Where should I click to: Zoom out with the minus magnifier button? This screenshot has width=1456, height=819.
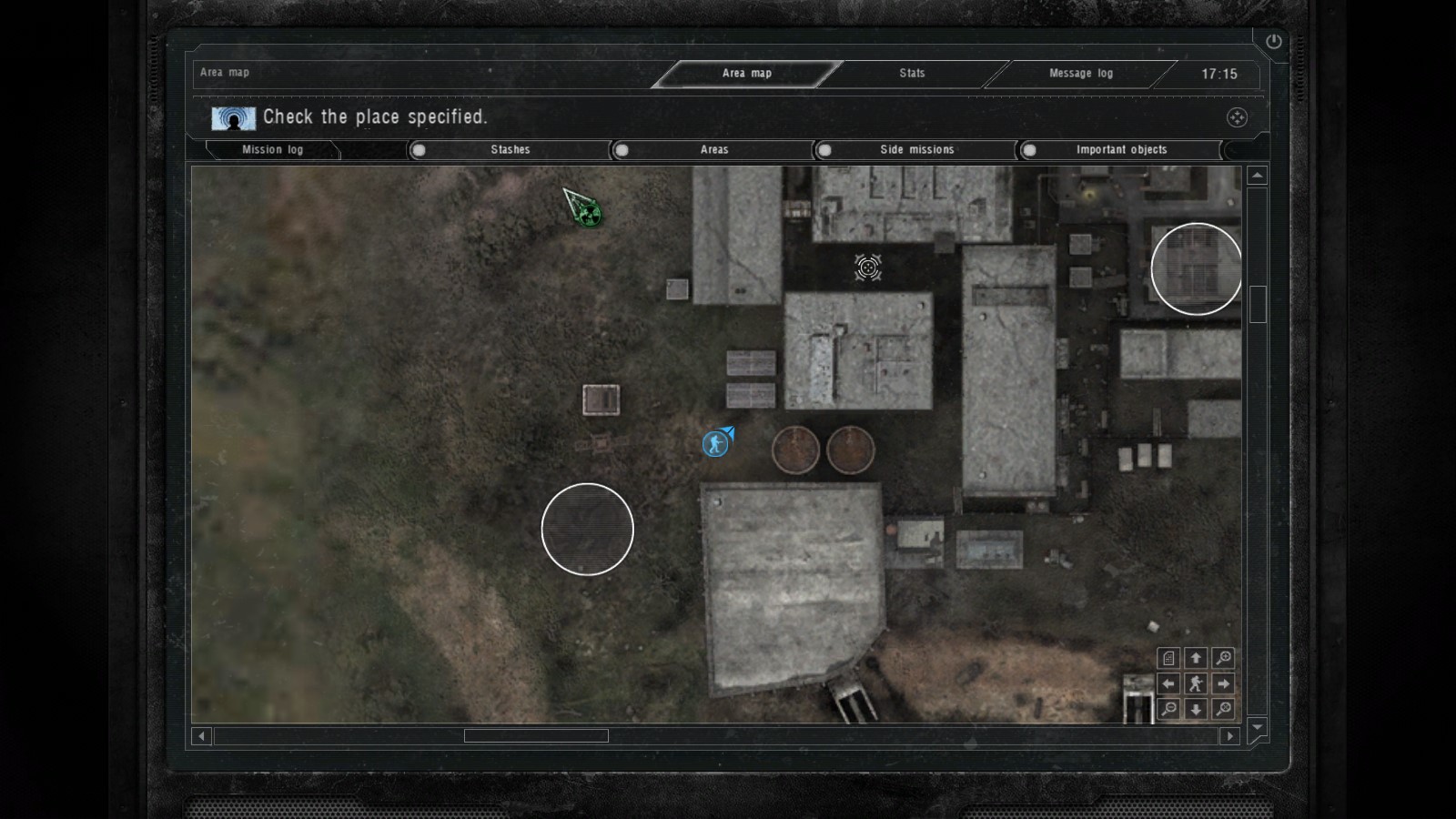(1169, 709)
